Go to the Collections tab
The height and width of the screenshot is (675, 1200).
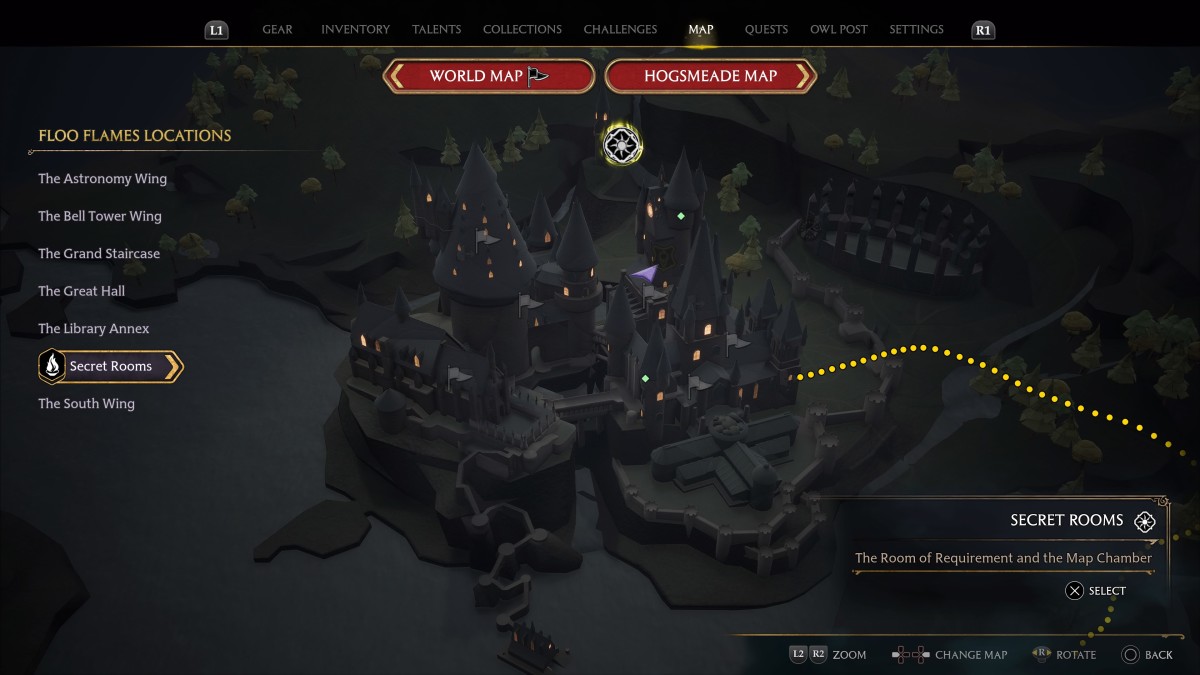(x=522, y=30)
